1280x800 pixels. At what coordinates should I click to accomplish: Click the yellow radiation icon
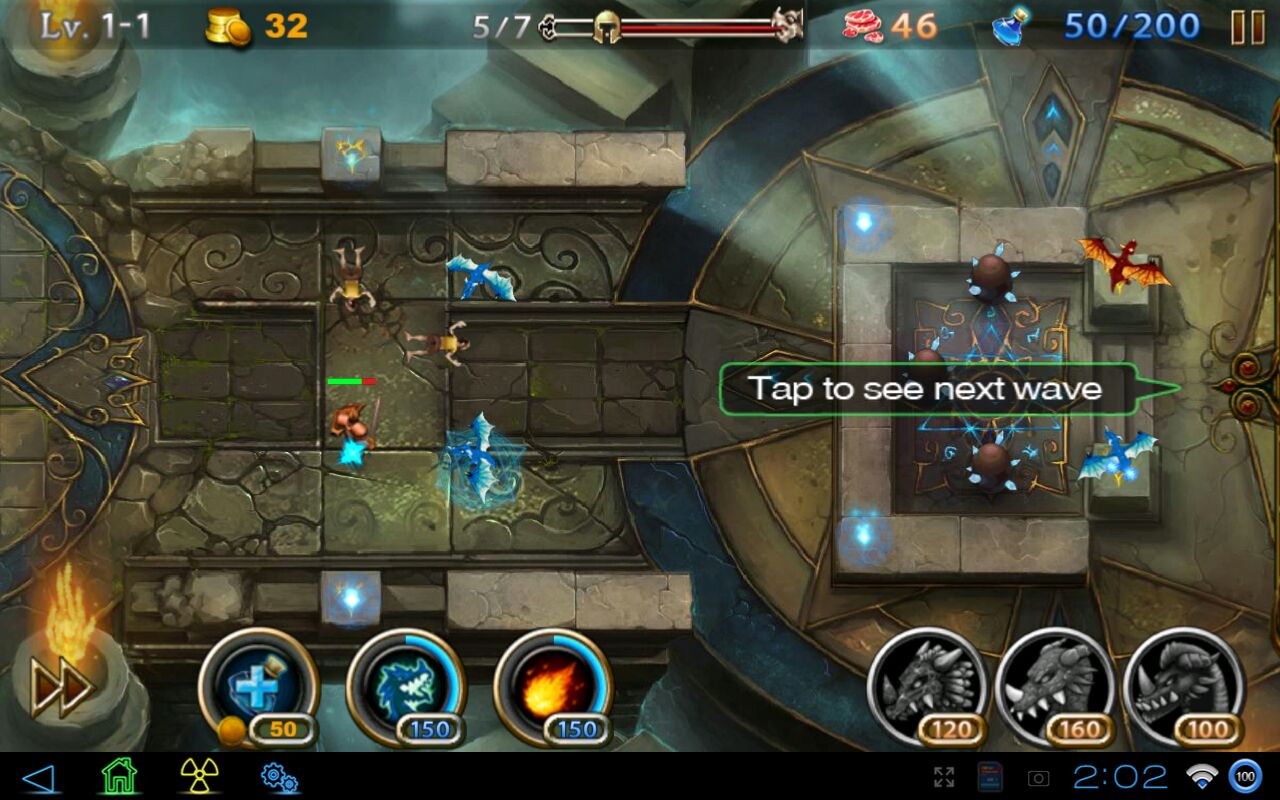point(199,776)
